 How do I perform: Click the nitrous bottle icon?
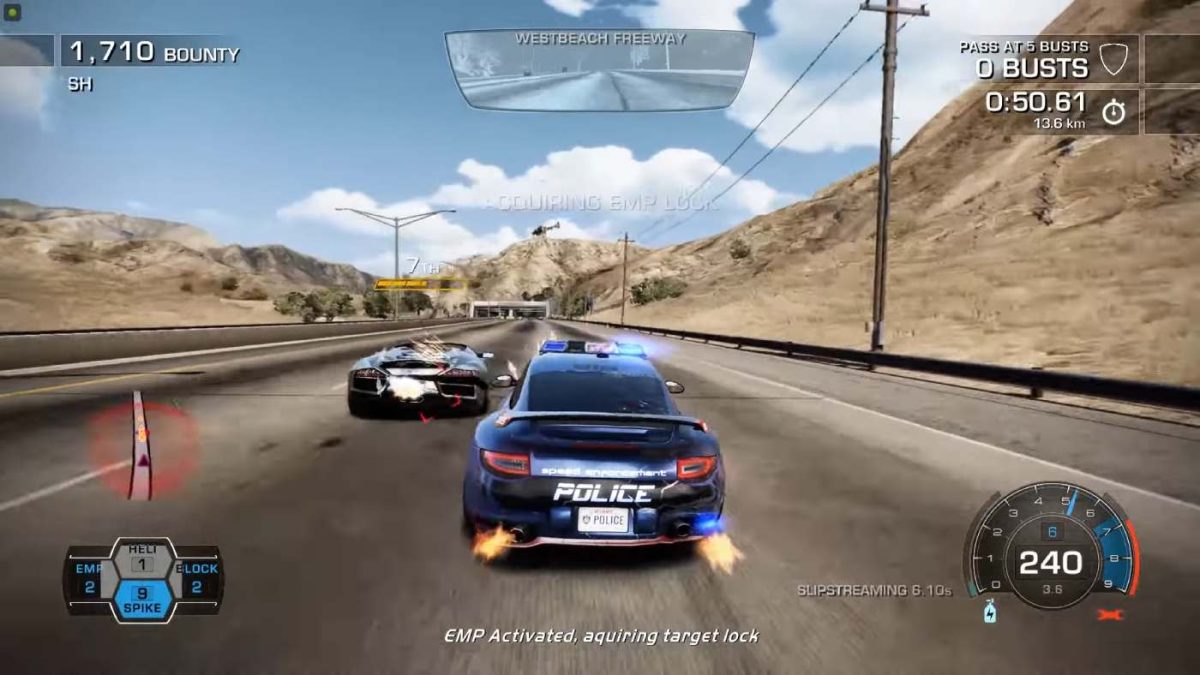pos(989,611)
